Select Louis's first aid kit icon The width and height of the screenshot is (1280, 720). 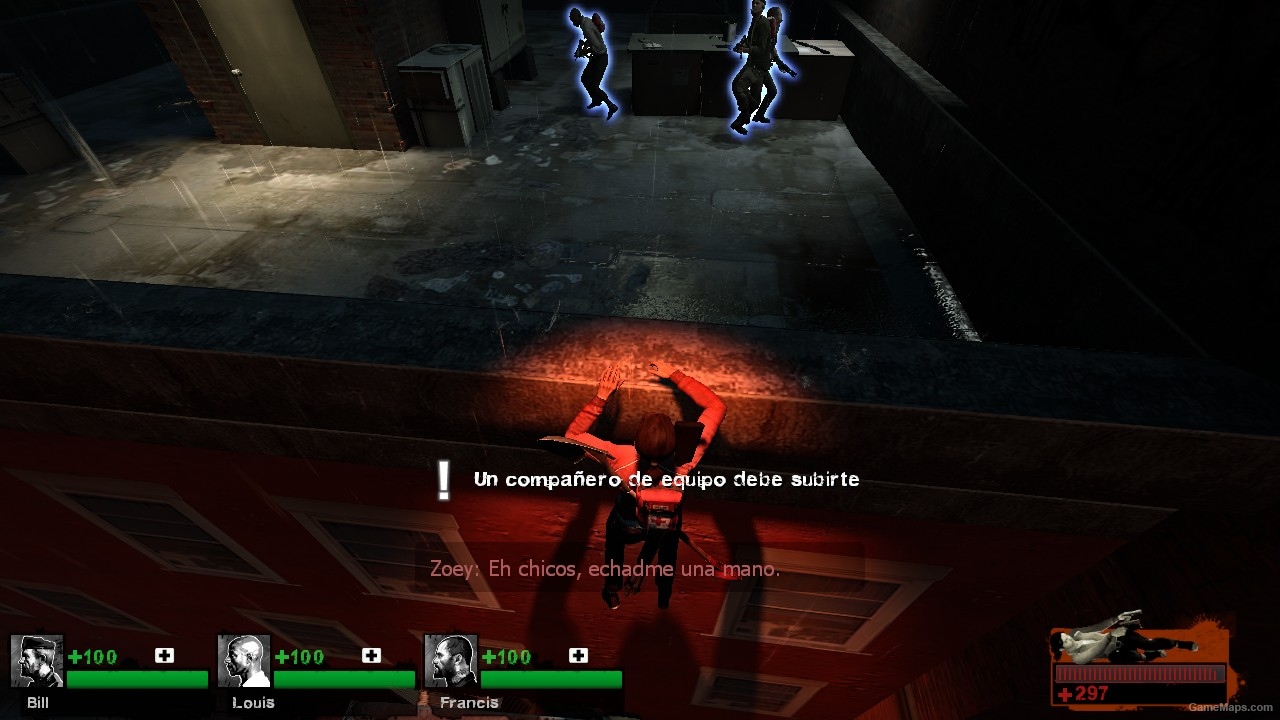(x=372, y=657)
